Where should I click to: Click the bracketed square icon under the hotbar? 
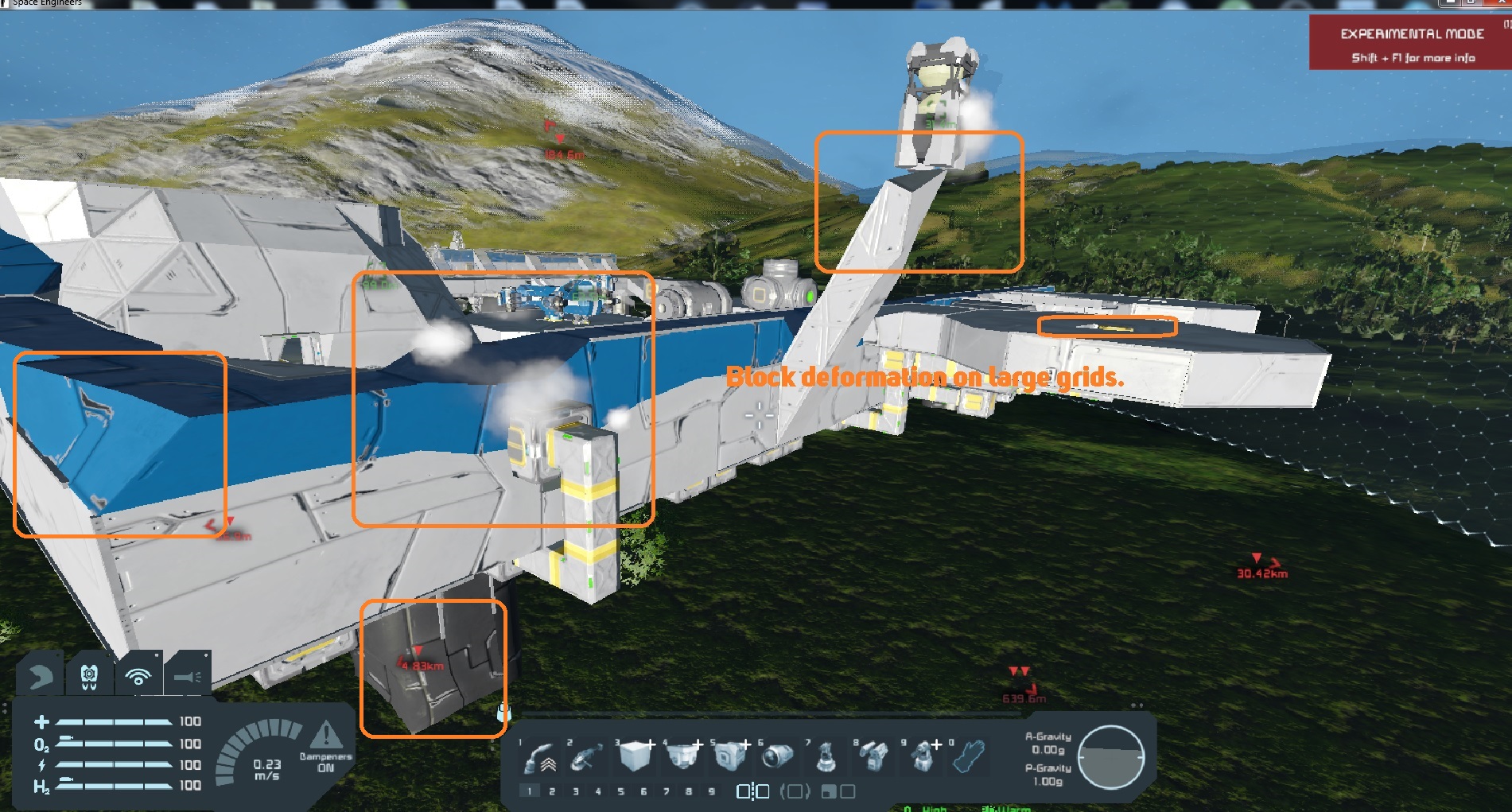point(795,791)
